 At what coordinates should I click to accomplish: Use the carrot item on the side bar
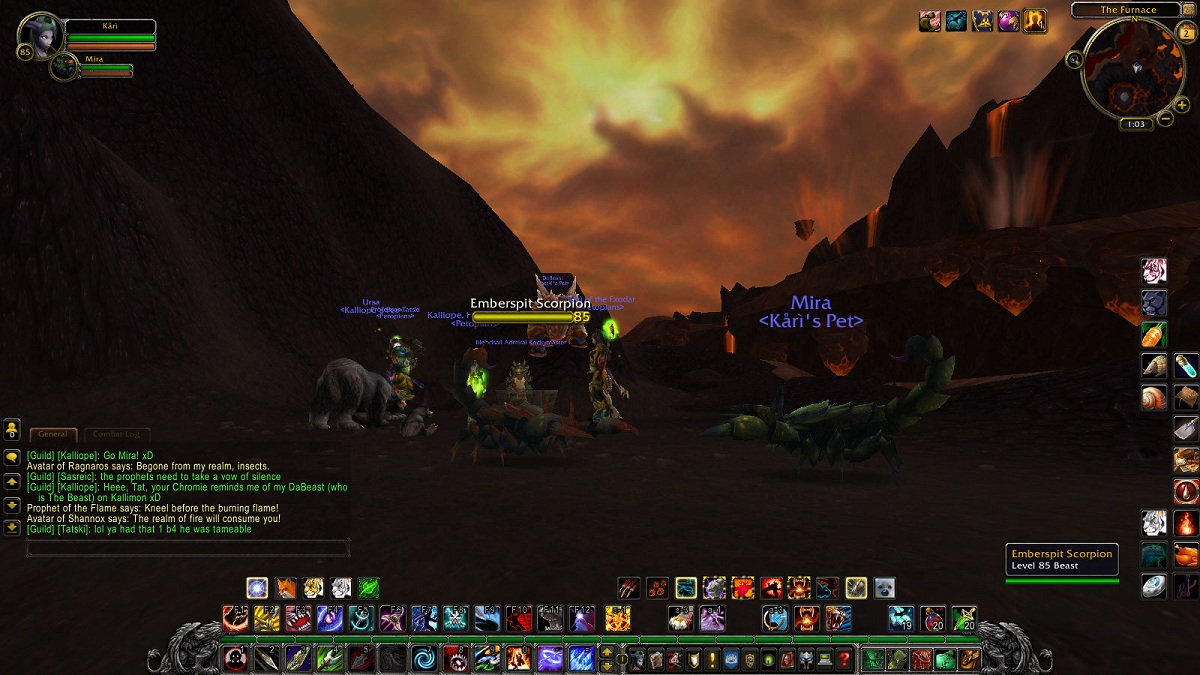1154,335
